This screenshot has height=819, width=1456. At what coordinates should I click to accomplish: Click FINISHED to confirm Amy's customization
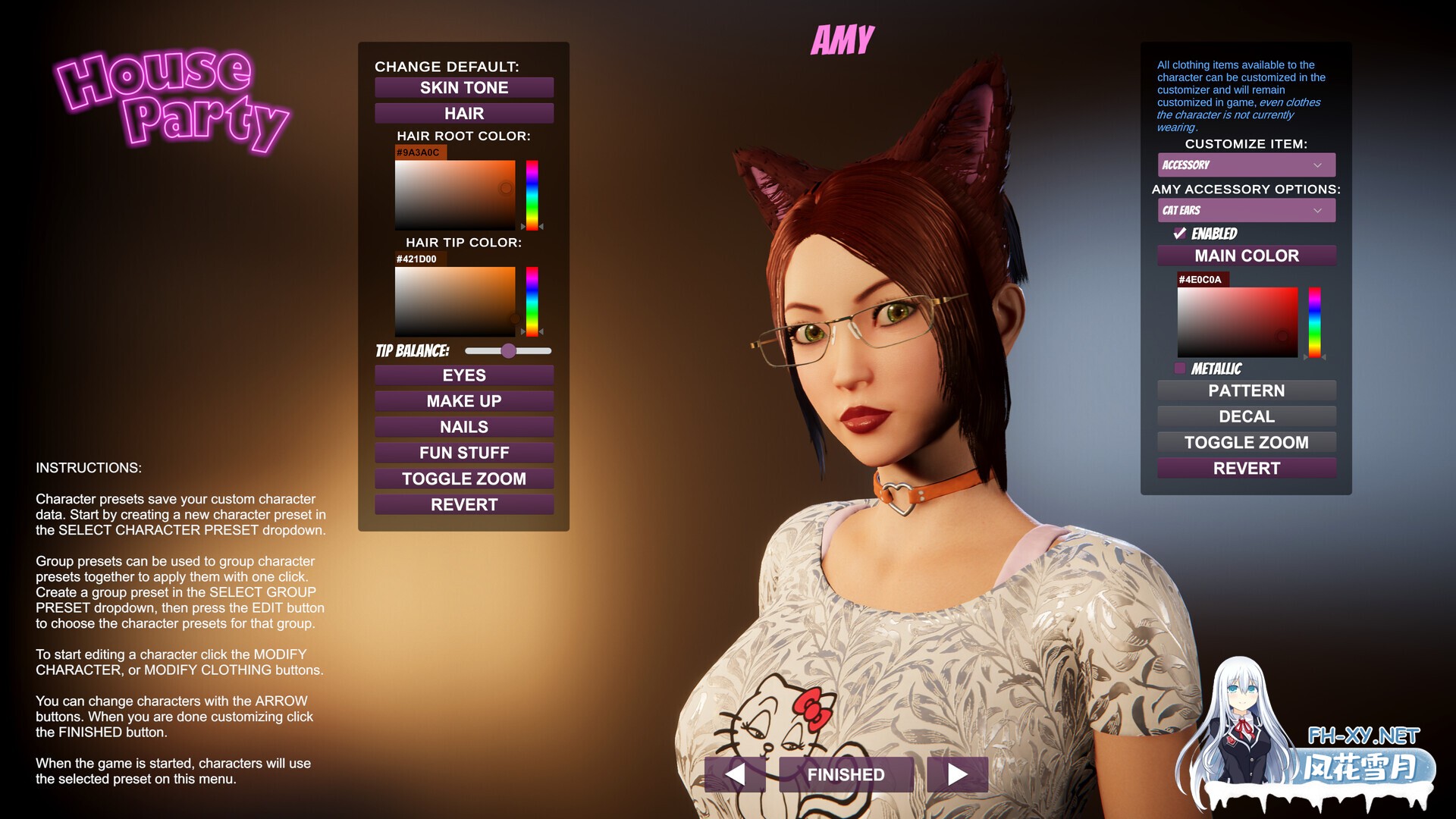click(x=846, y=774)
